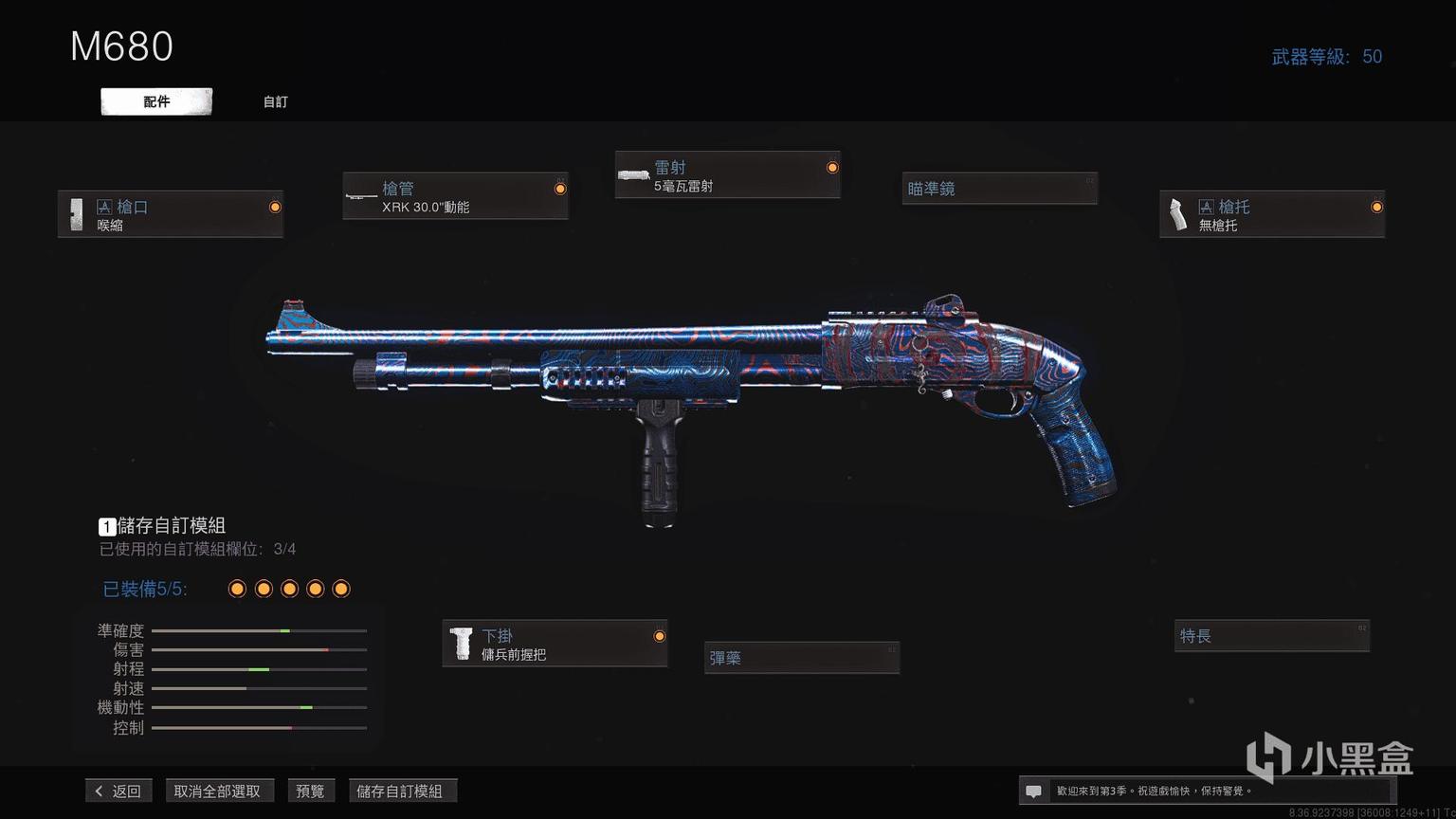Screen dimensions: 1456x819
Task: Choose the empty 彈藥 ammunition slot
Action: (801, 658)
